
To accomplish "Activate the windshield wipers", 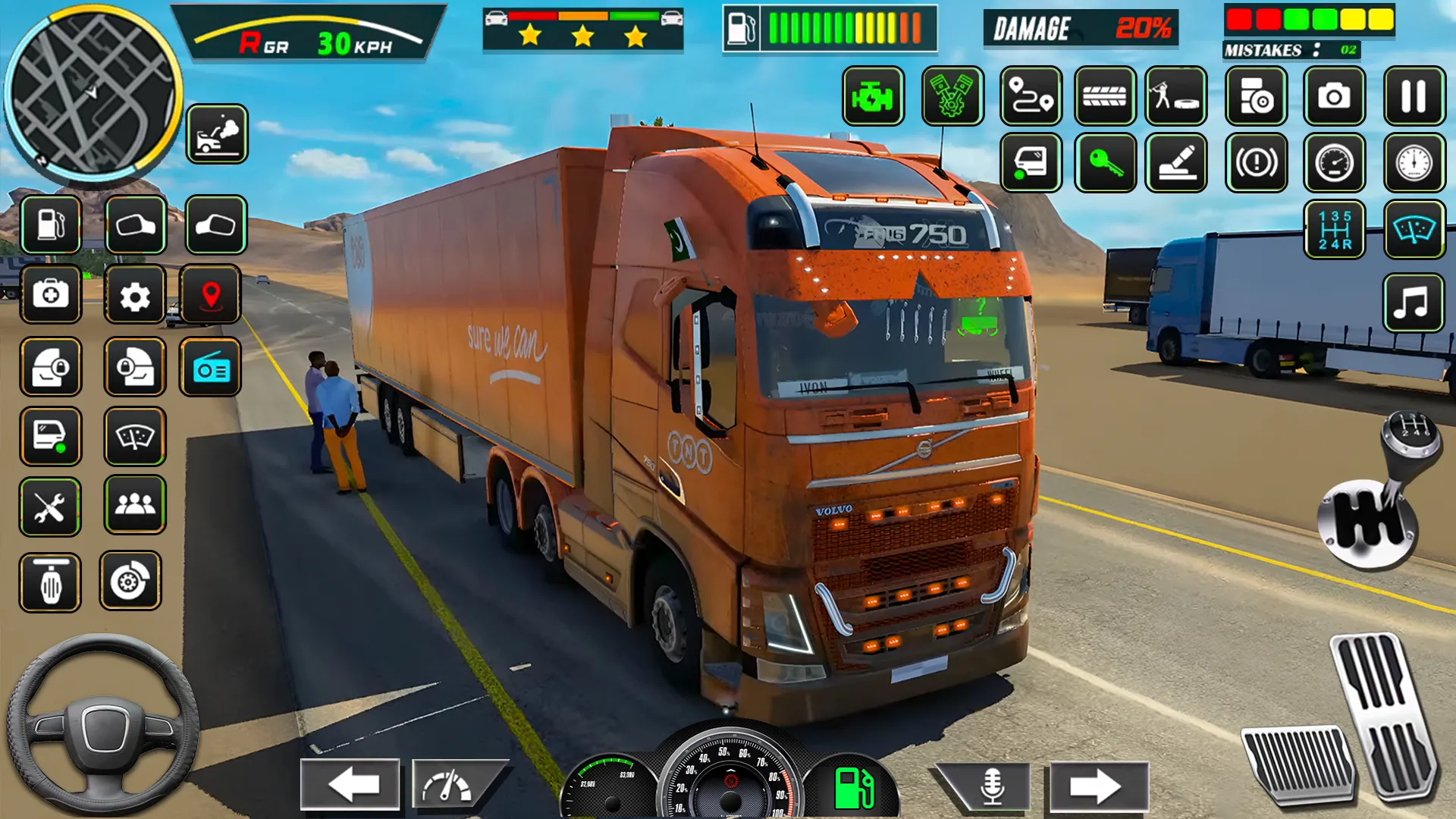I will pos(136,437).
